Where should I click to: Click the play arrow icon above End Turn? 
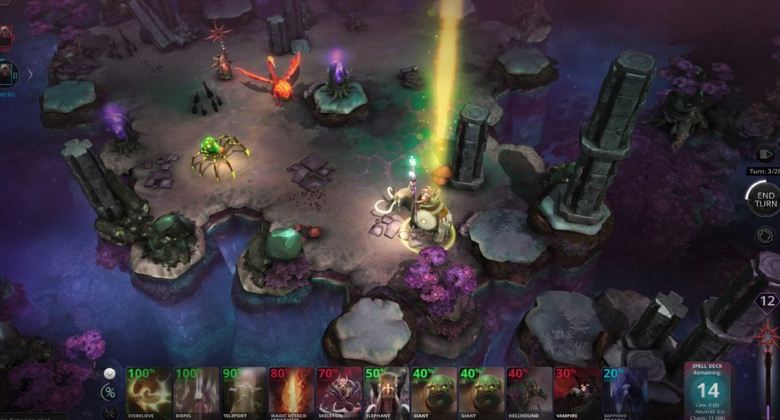point(766,154)
